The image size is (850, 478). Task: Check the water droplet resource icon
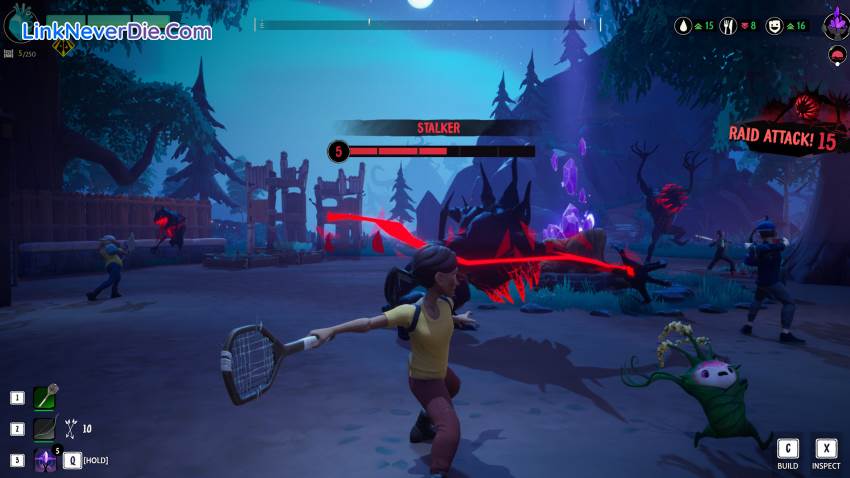pos(684,25)
